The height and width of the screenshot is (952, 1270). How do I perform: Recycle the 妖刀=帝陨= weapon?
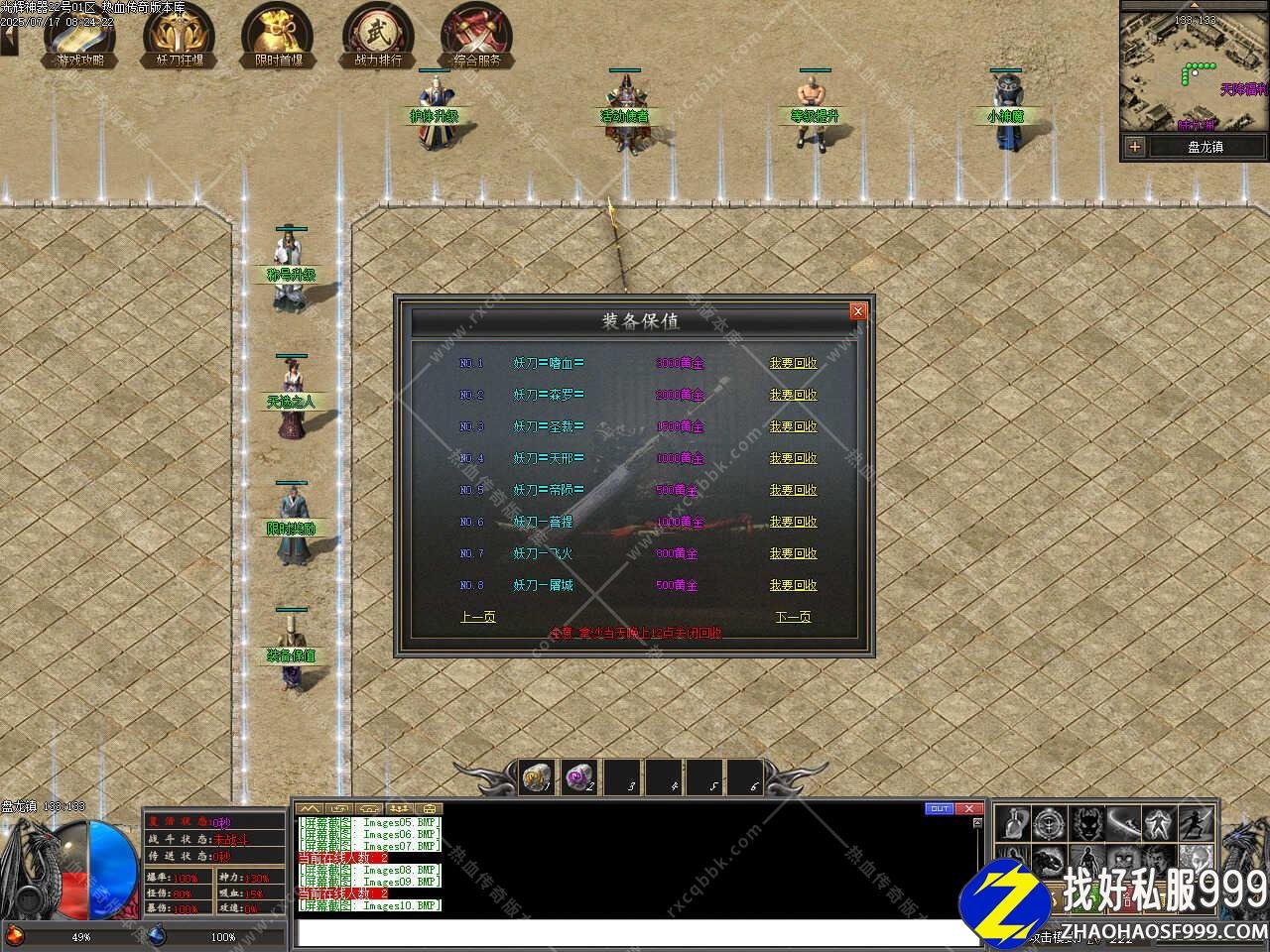(793, 490)
